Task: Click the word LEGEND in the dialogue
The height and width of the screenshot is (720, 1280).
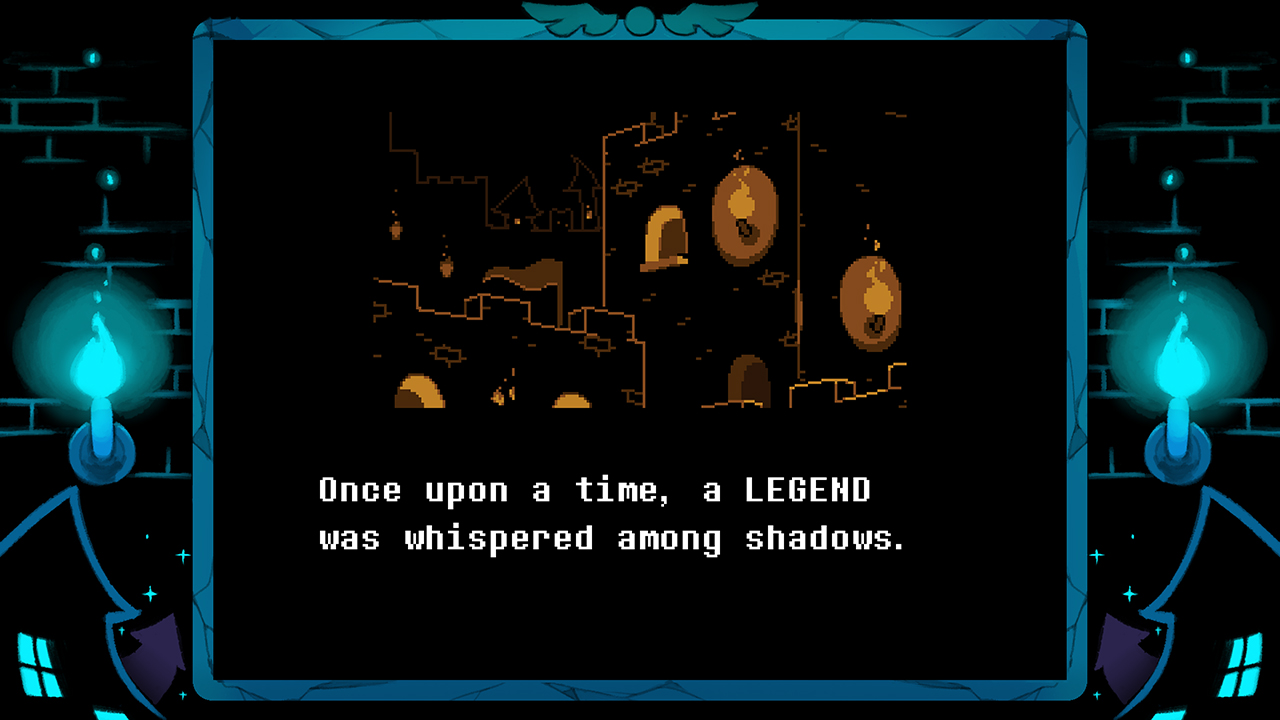Action: coord(808,490)
